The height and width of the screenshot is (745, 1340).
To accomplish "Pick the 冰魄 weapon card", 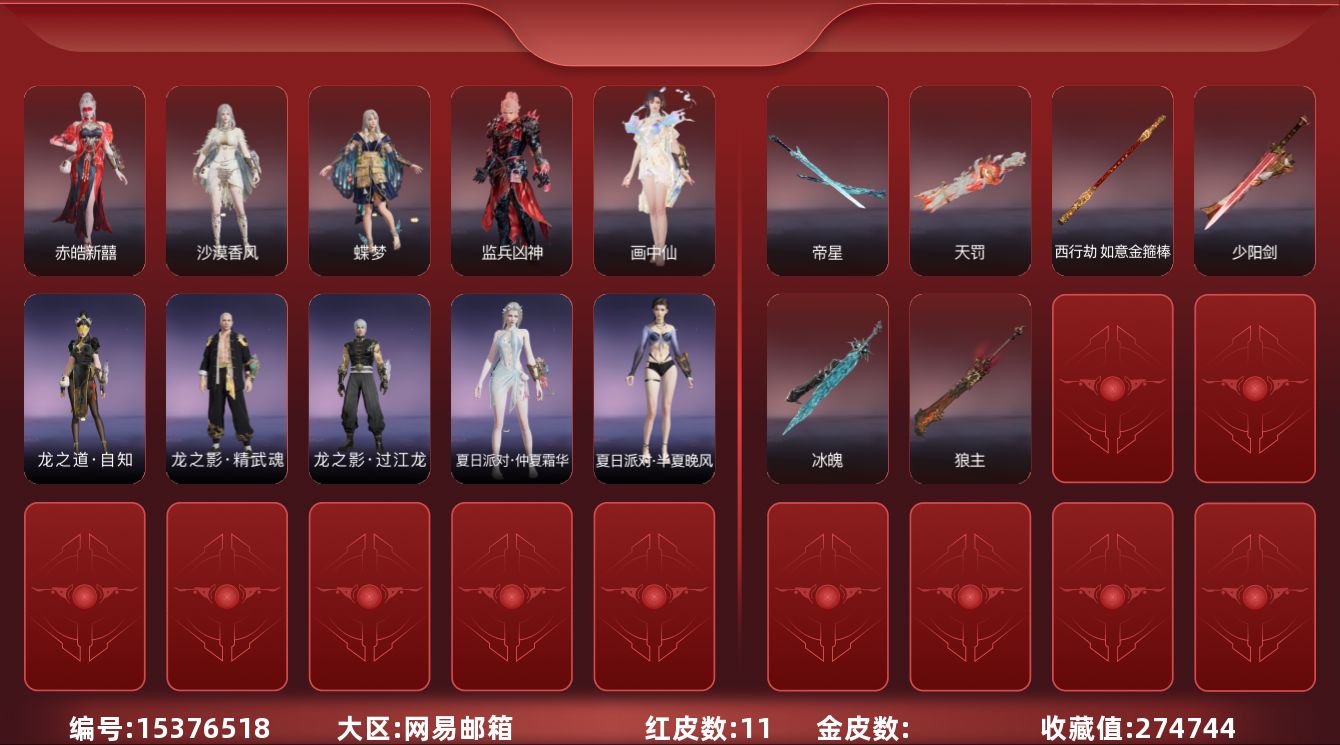I will tap(827, 388).
